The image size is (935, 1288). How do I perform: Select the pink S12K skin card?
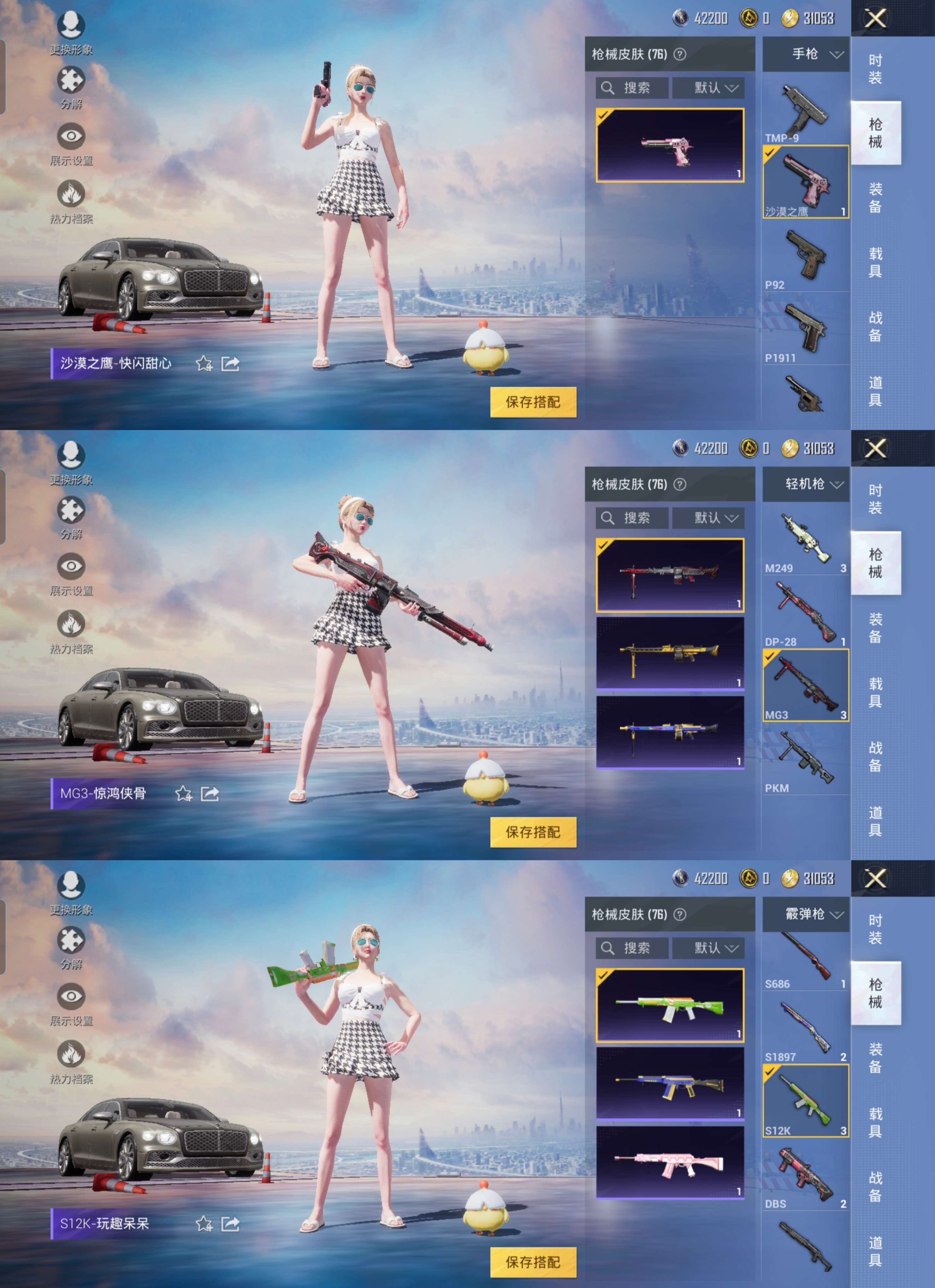click(670, 1162)
